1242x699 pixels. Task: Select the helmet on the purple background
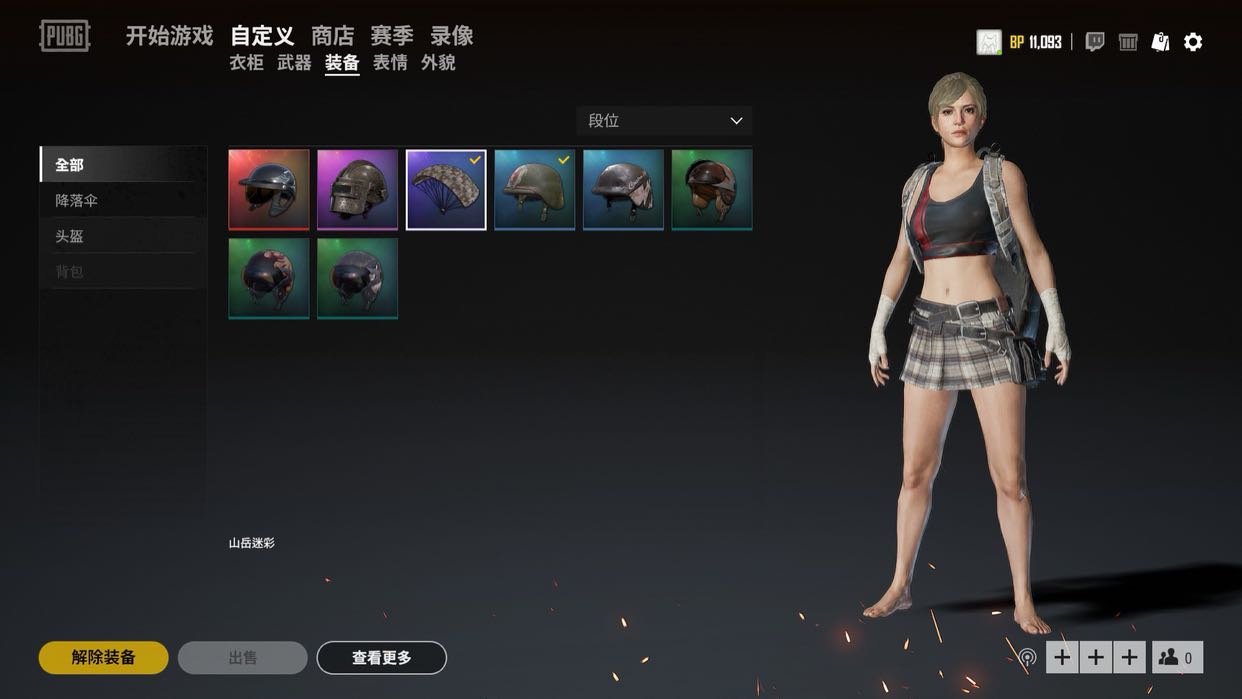point(357,190)
